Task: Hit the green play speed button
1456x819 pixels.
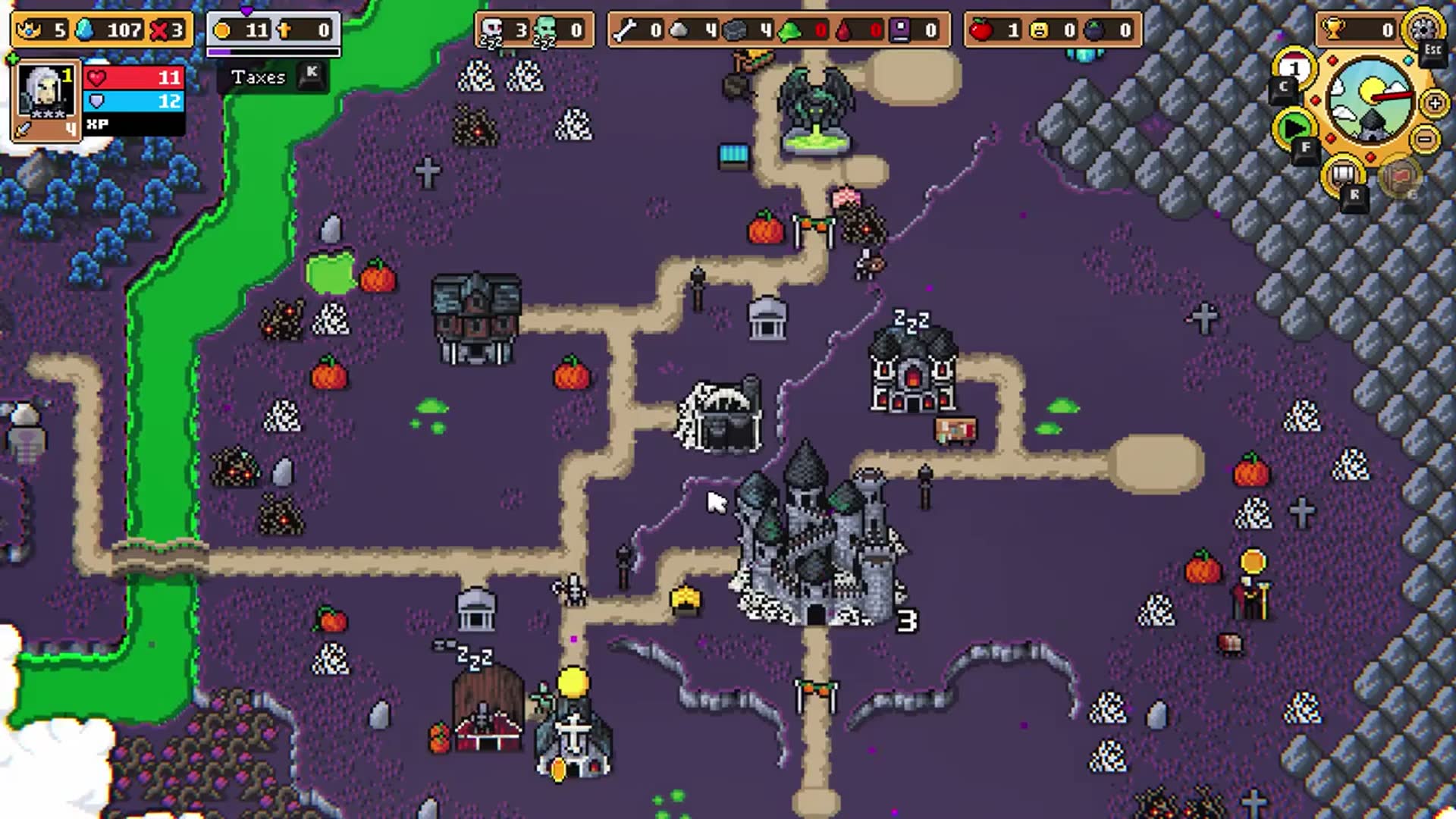Action: [x=1294, y=127]
